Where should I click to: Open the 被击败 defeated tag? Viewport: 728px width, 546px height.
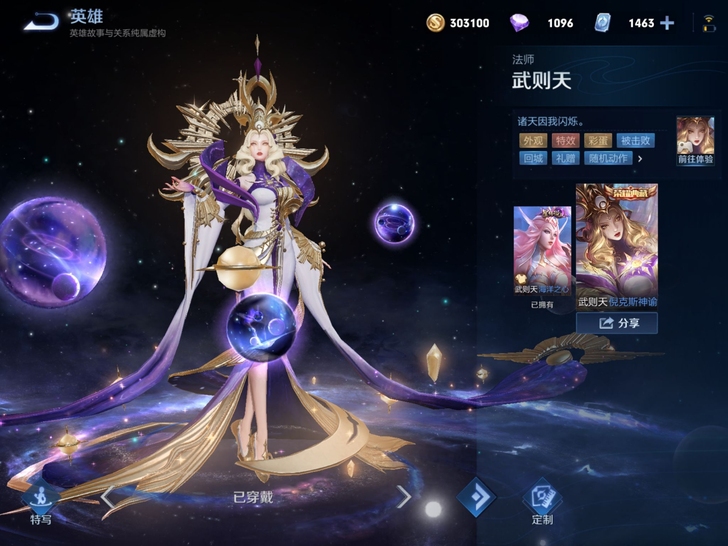click(635, 141)
